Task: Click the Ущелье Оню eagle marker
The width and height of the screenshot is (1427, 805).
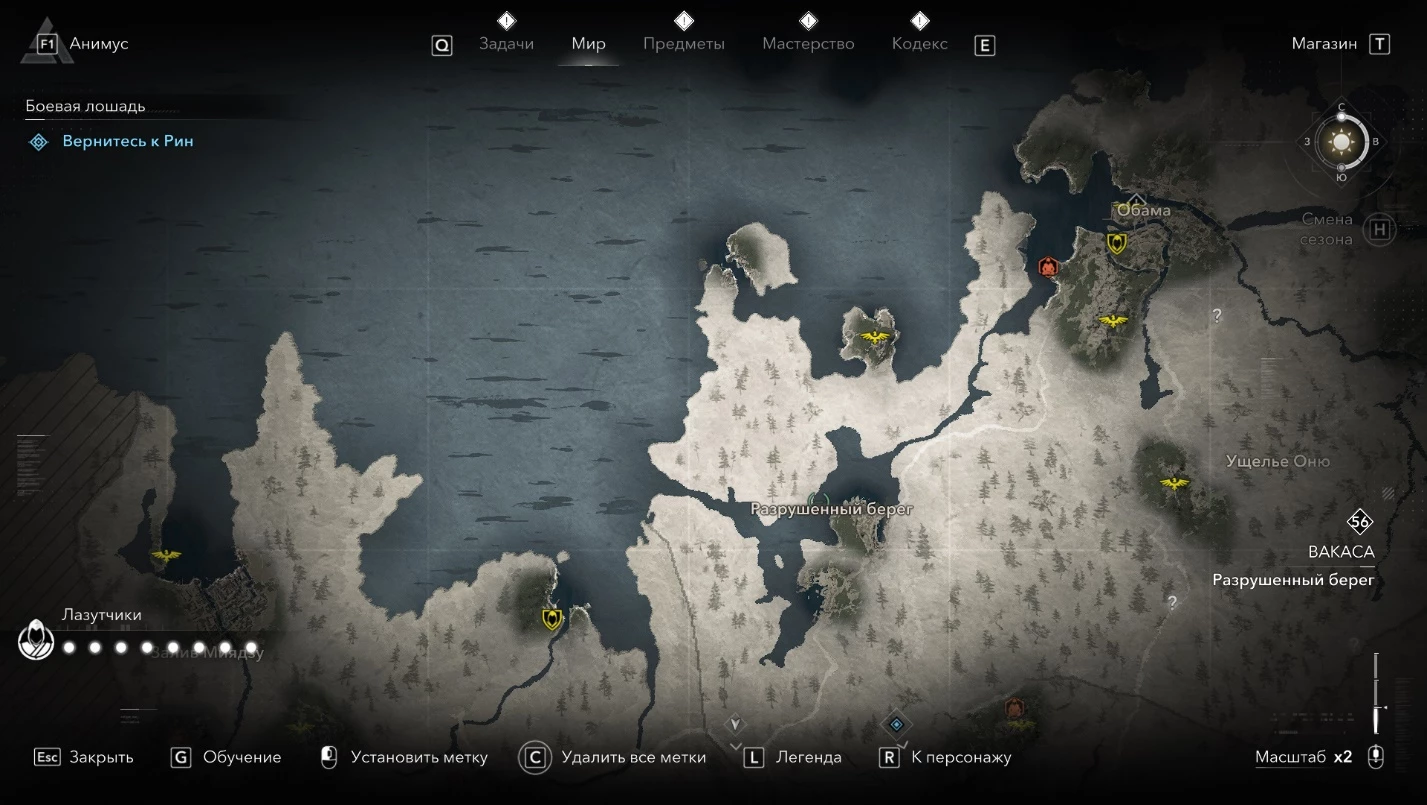Action: (x=1173, y=484)
